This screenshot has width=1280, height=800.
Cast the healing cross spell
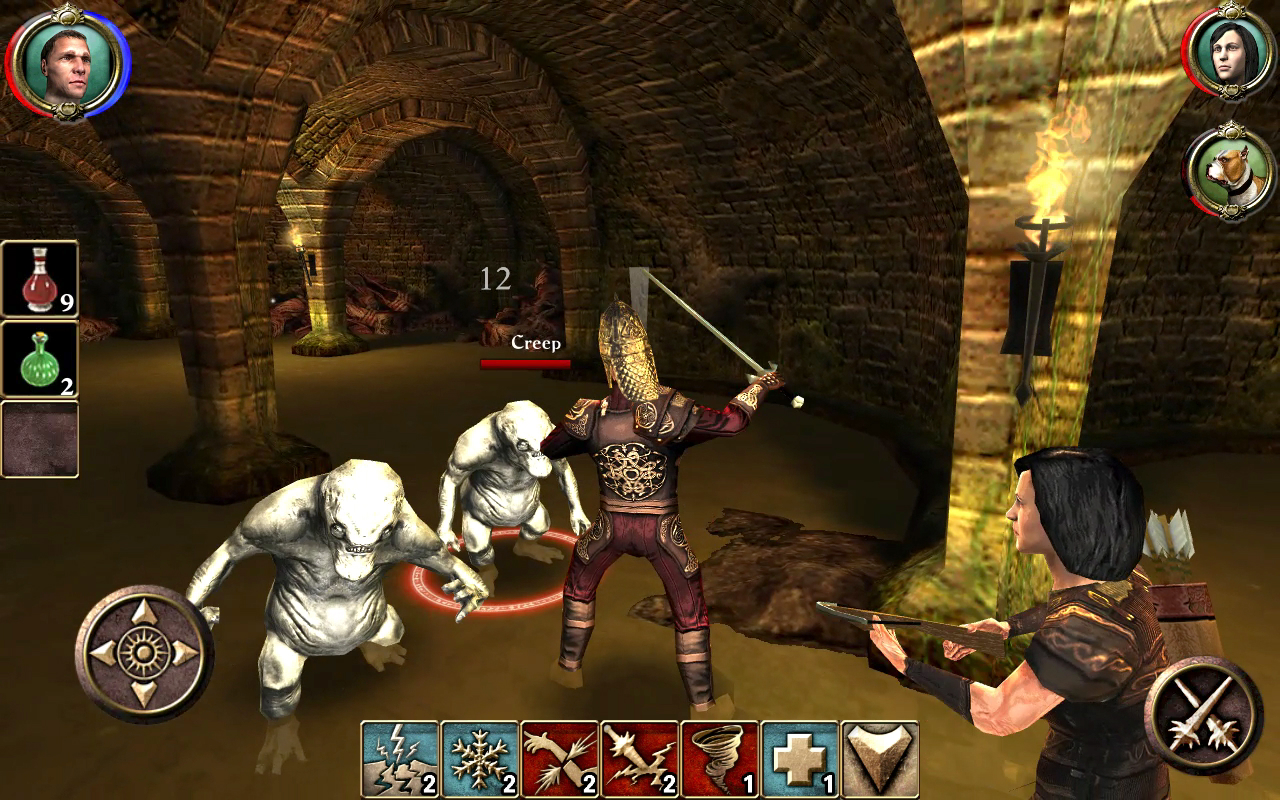pyautogui.click(x=800, y=759)
